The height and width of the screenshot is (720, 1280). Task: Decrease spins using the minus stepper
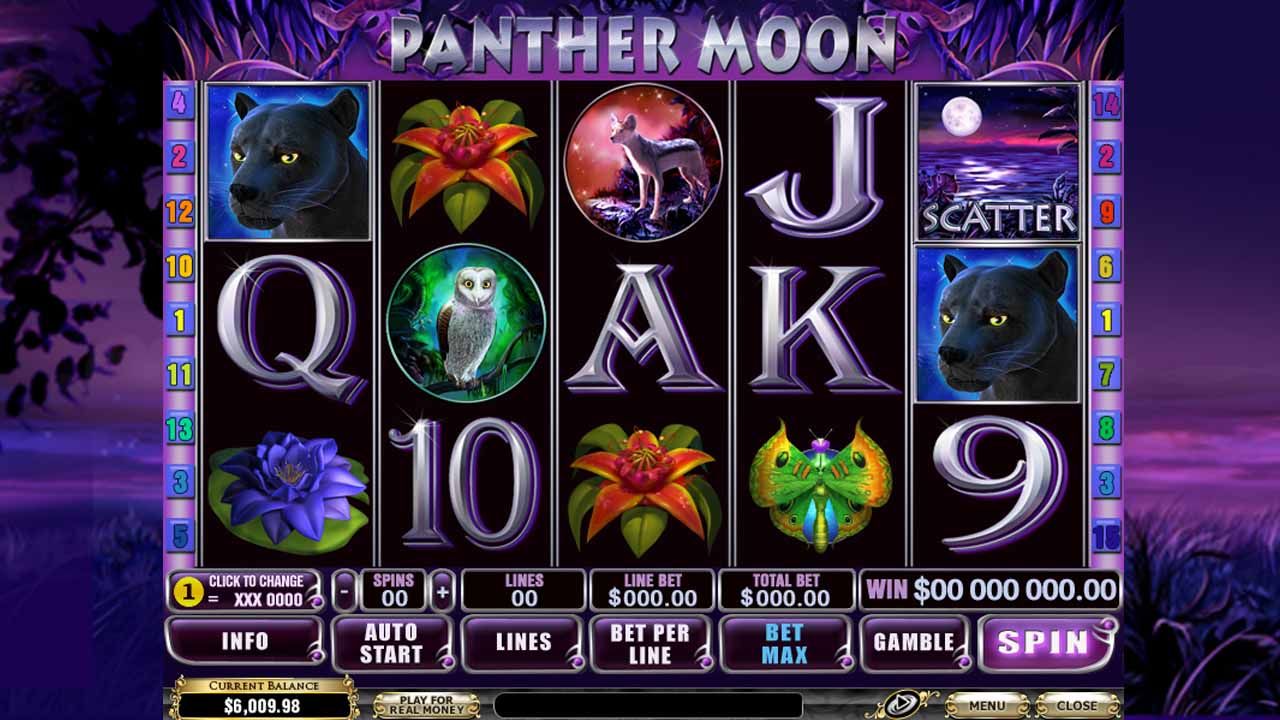345,589
